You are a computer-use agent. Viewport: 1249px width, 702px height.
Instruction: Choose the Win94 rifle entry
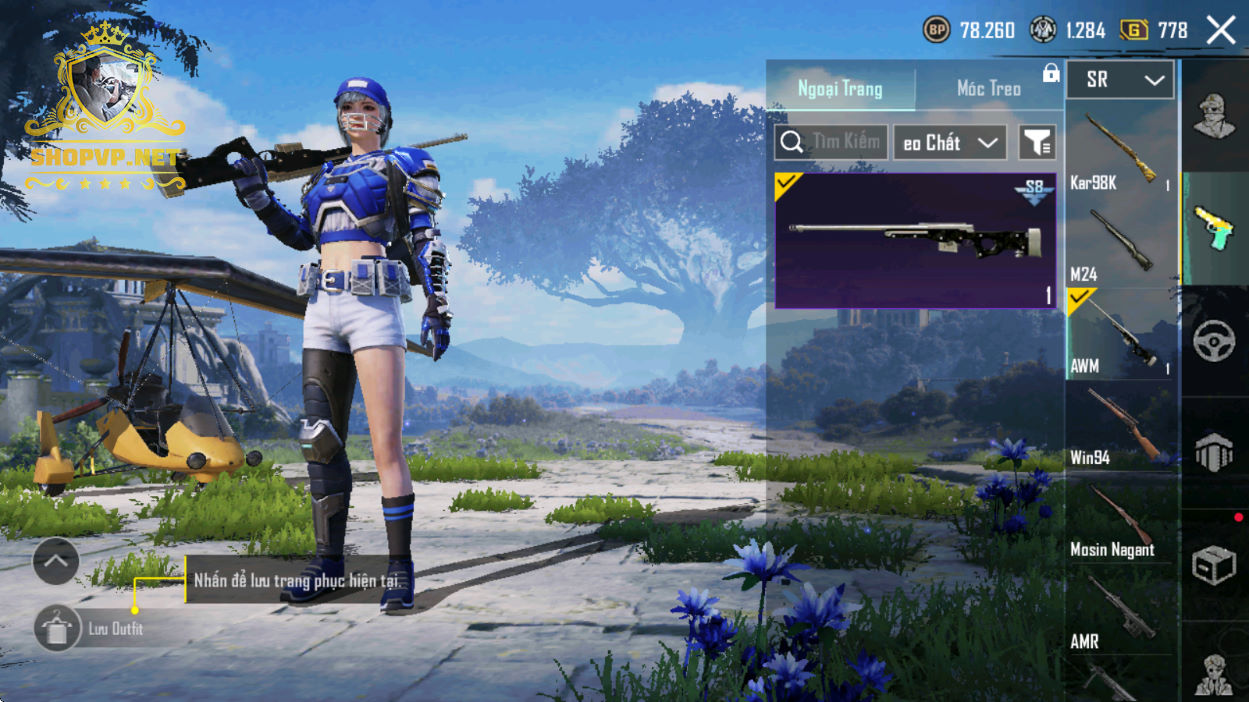pos(1120,427)
